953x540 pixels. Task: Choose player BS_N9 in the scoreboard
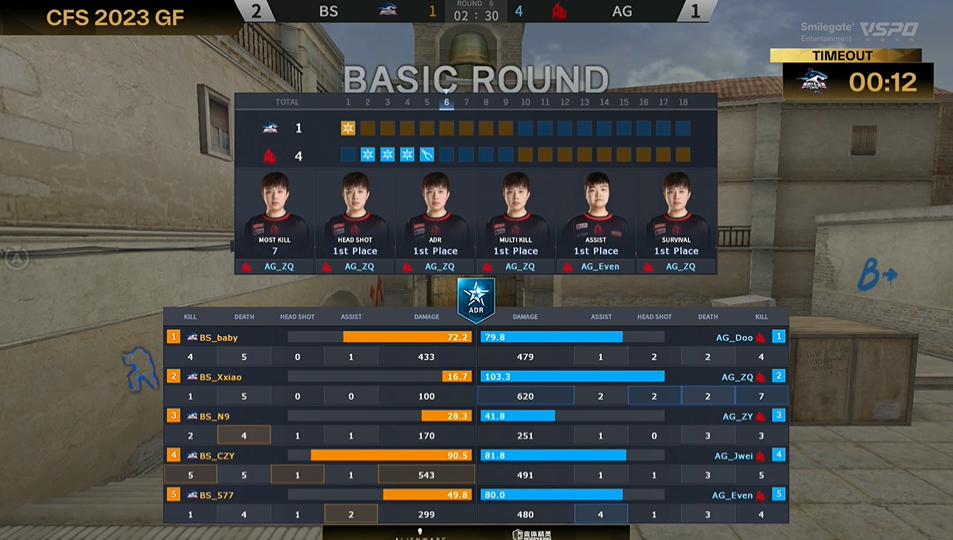[x=214, y=416]
